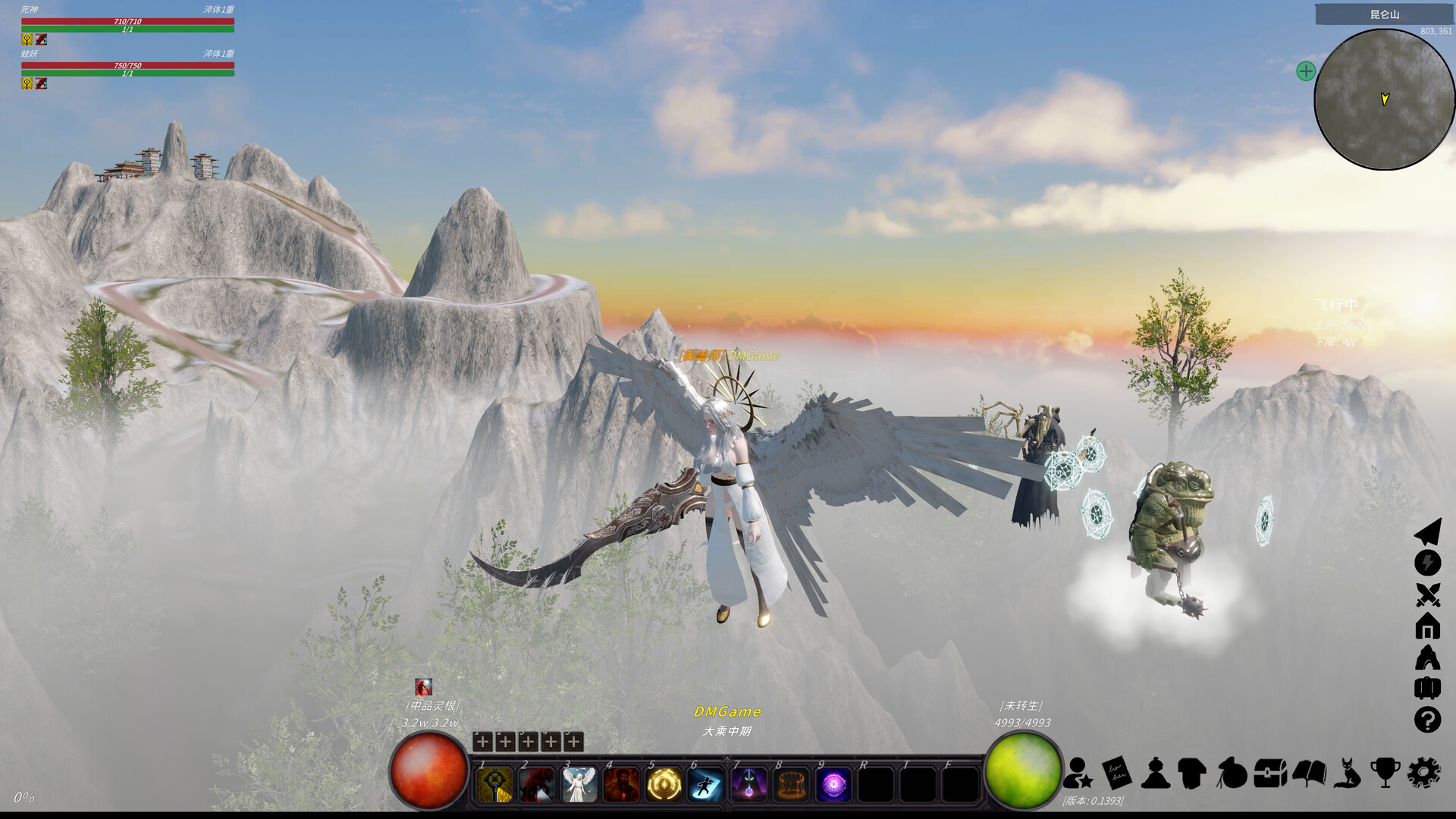
Task: Open the question mark help panel
Action: (1429, 717)
